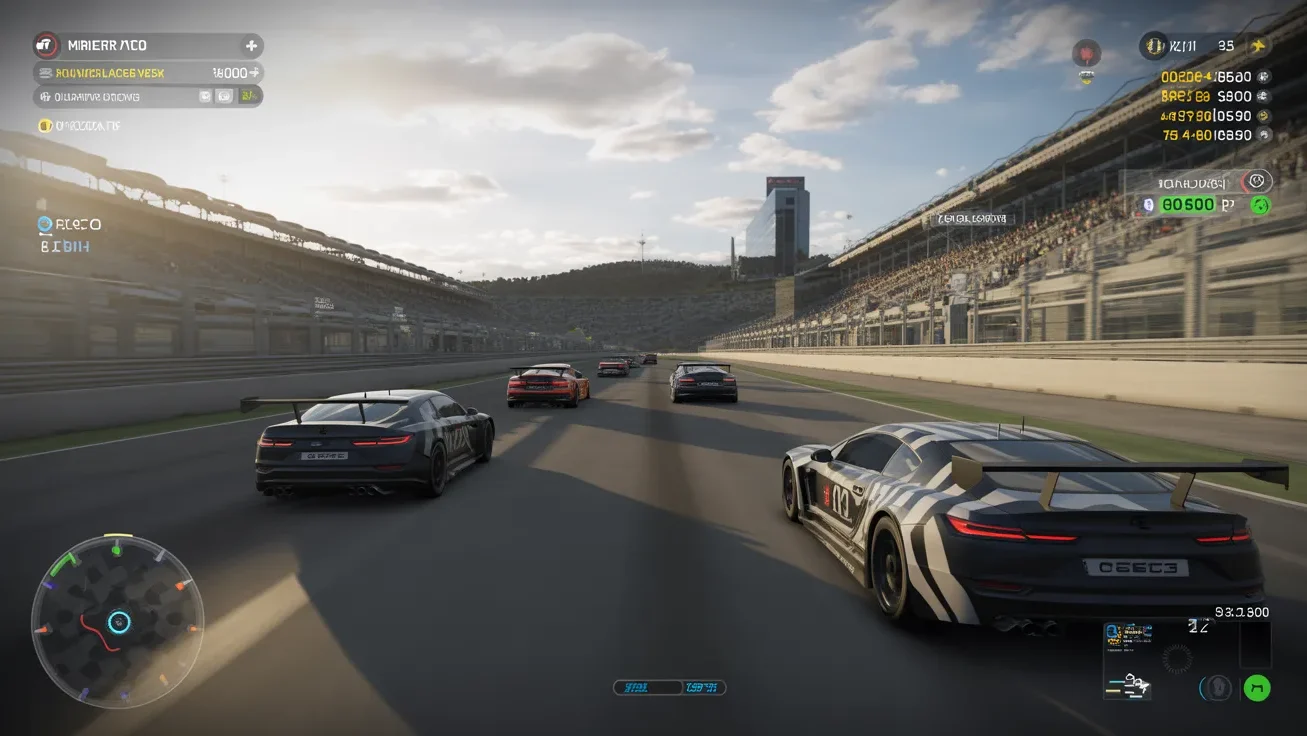Viewport: 1307px width, 736px height.
Task: Enable the green percentage indicator on the objectives row
Action: tap(245, 96)
